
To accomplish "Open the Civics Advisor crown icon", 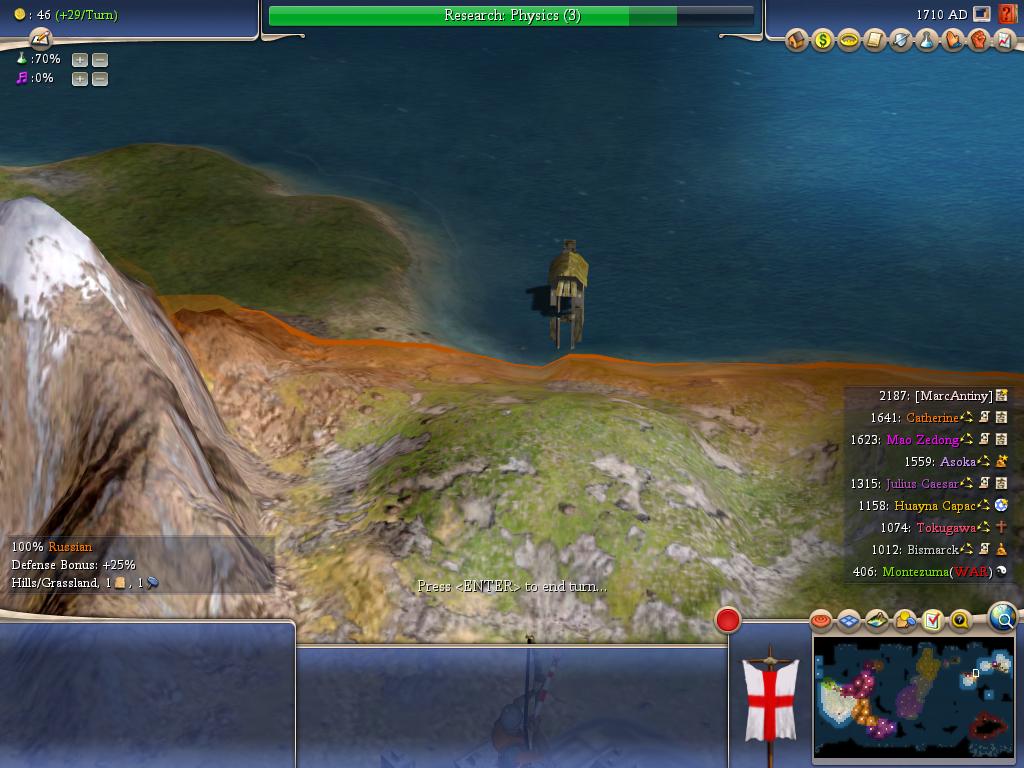I will [849, 41].
